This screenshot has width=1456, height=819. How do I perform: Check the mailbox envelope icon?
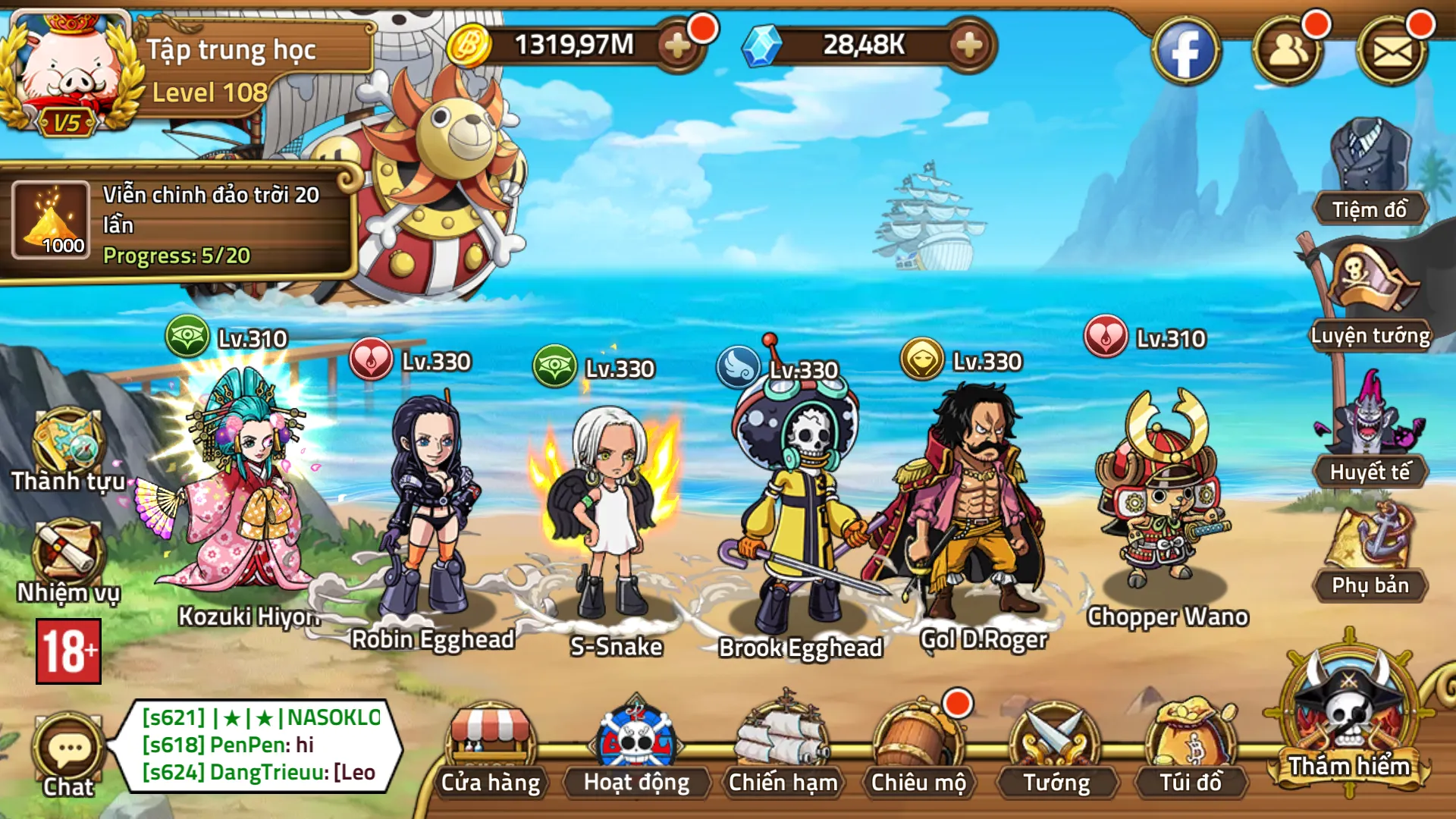pos(1392,52)
